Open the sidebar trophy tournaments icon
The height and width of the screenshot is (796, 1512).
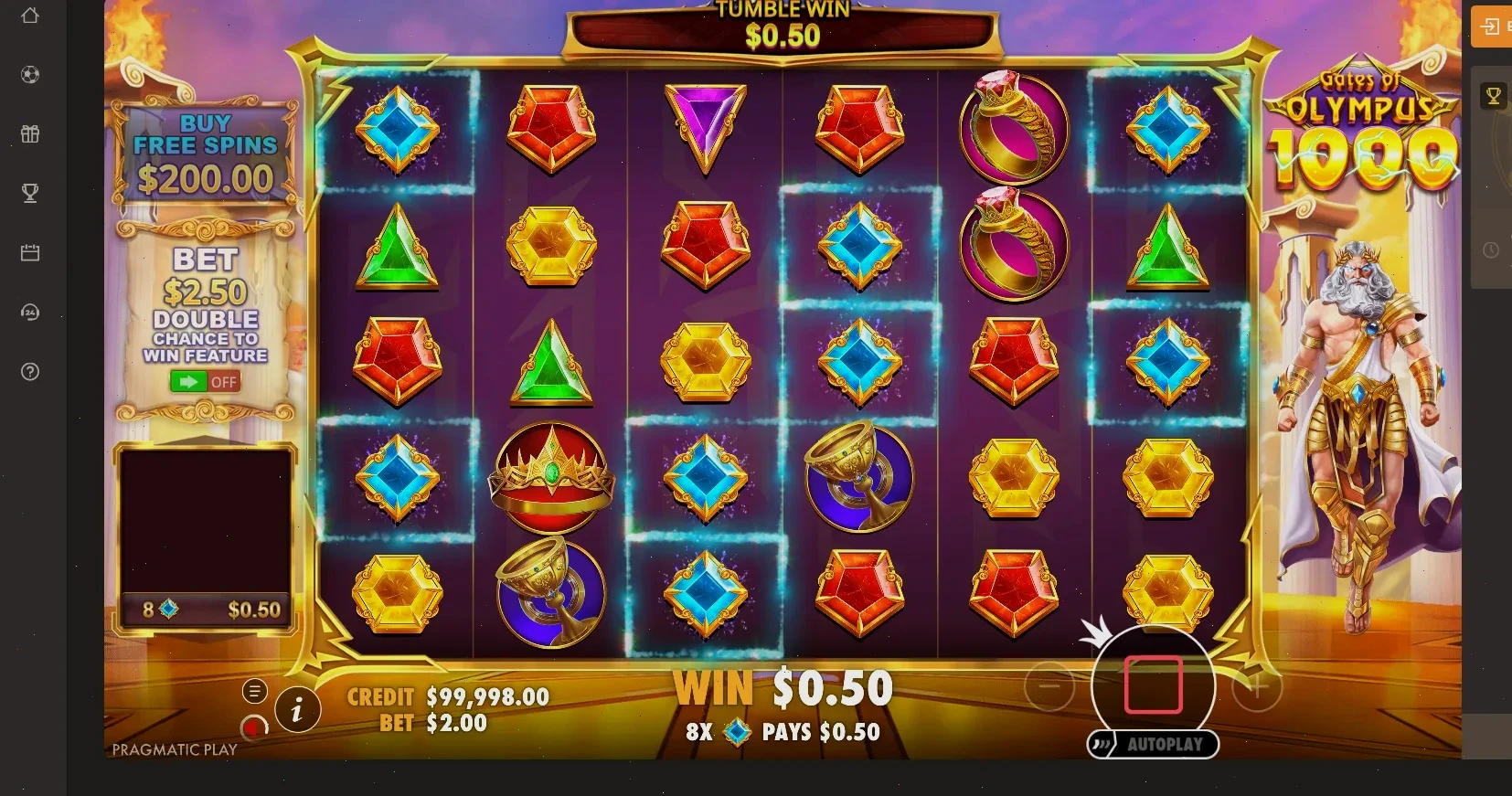click(x=30, y=193)
